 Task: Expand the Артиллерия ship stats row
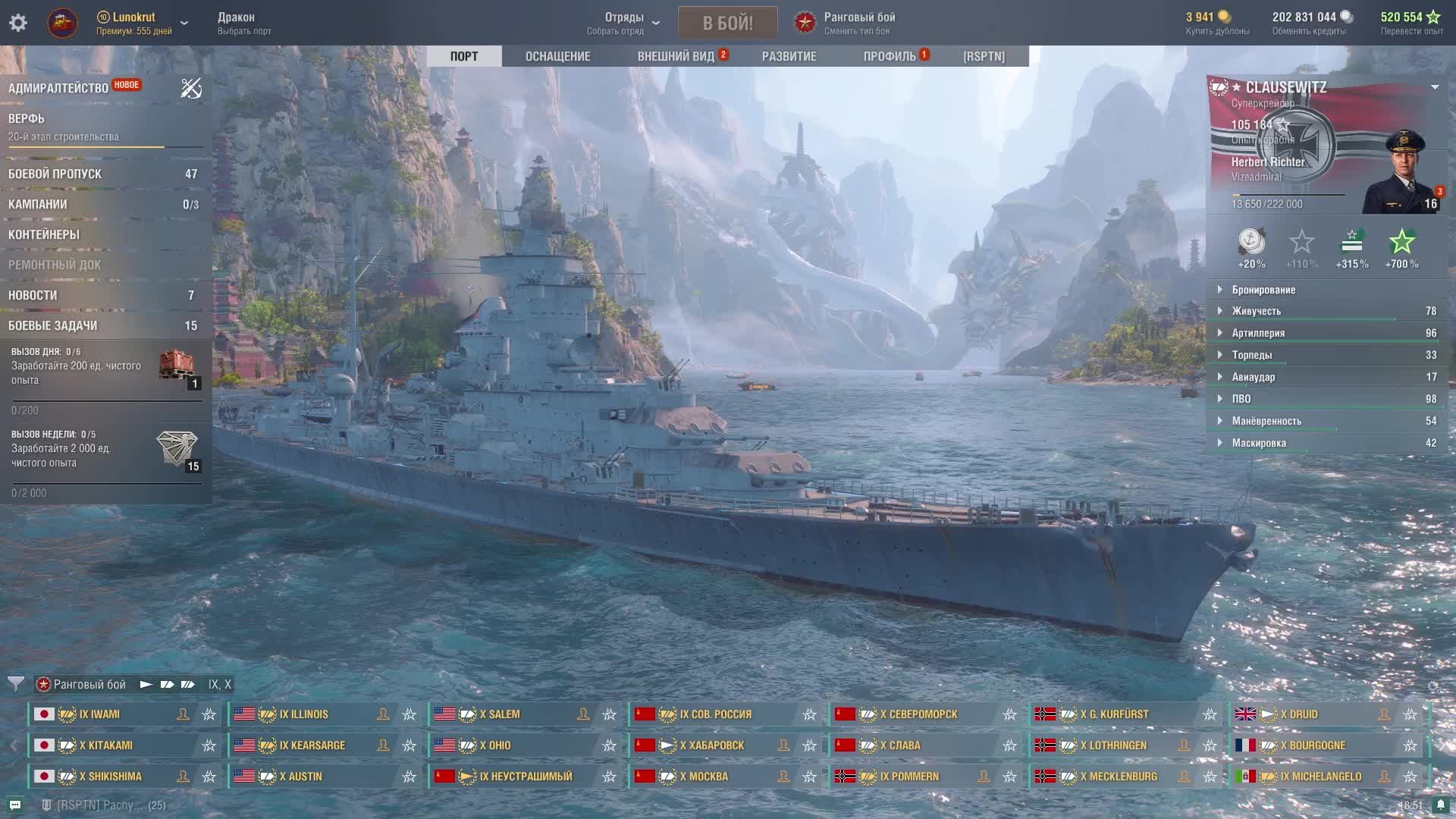pyautogui.click(x=1258, y=333)
